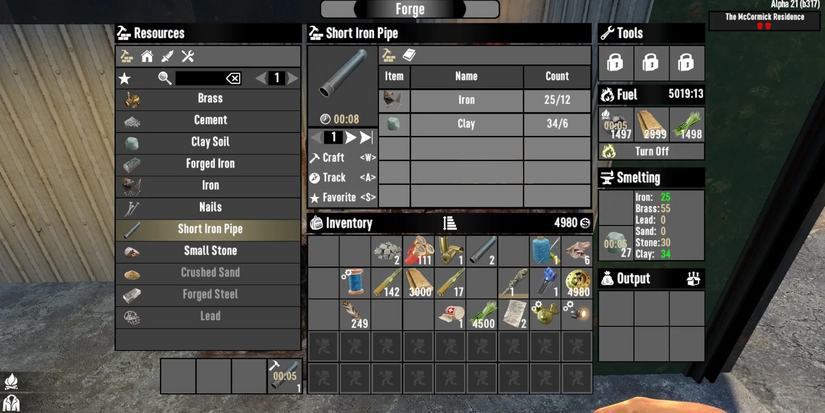The image size is (825, 413).
Task: Select the Forged Steel recipe
Action: 209,295
